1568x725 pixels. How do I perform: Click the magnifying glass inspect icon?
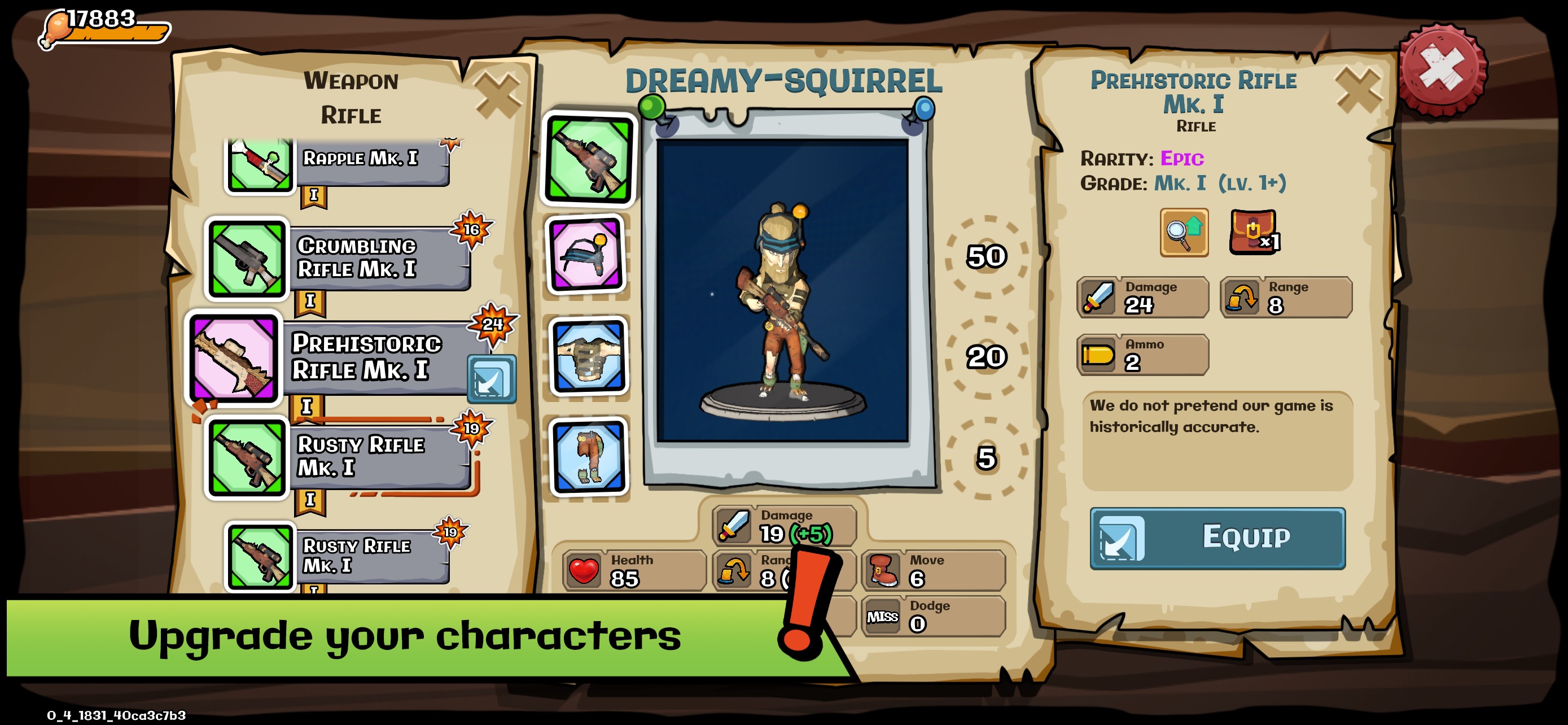(1183, 233)
